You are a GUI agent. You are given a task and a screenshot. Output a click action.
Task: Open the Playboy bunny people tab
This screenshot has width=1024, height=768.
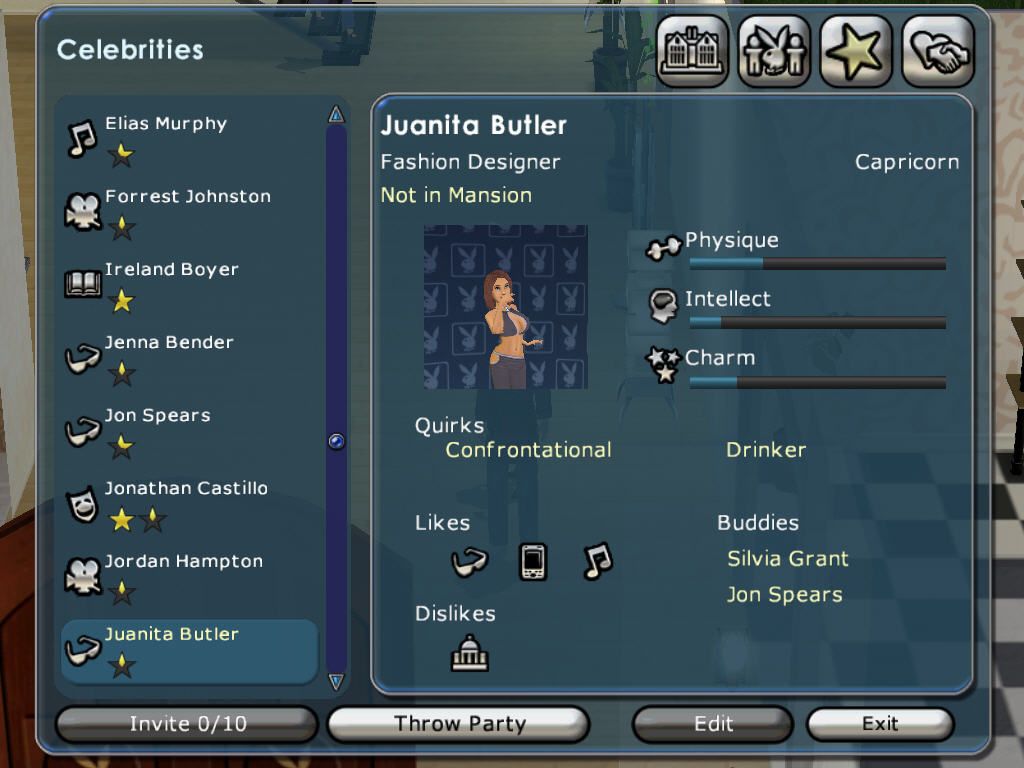[774, 52]
